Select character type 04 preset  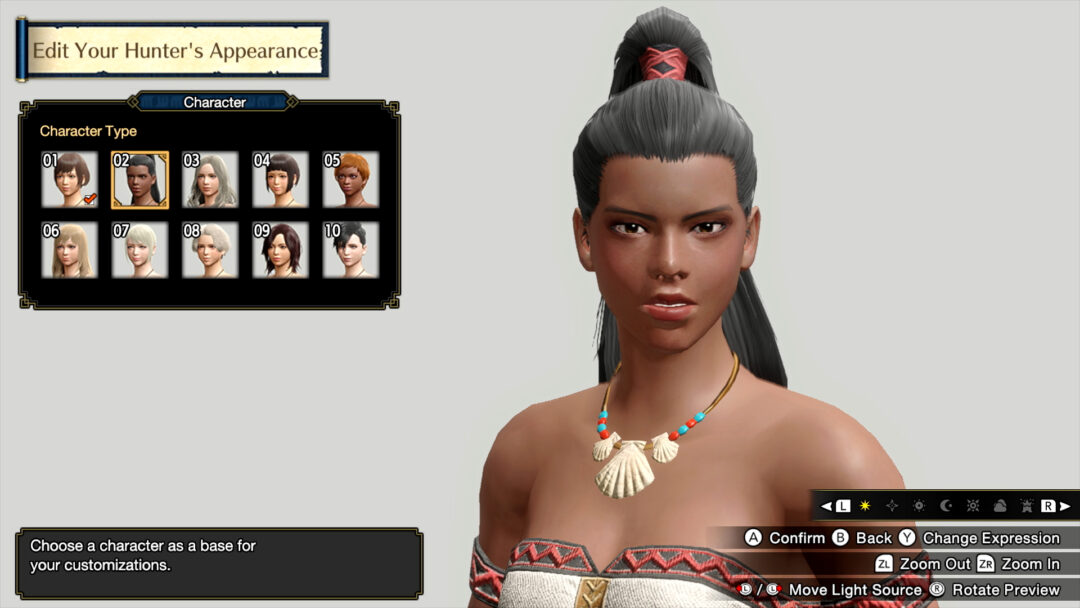(x=280, y=180)
